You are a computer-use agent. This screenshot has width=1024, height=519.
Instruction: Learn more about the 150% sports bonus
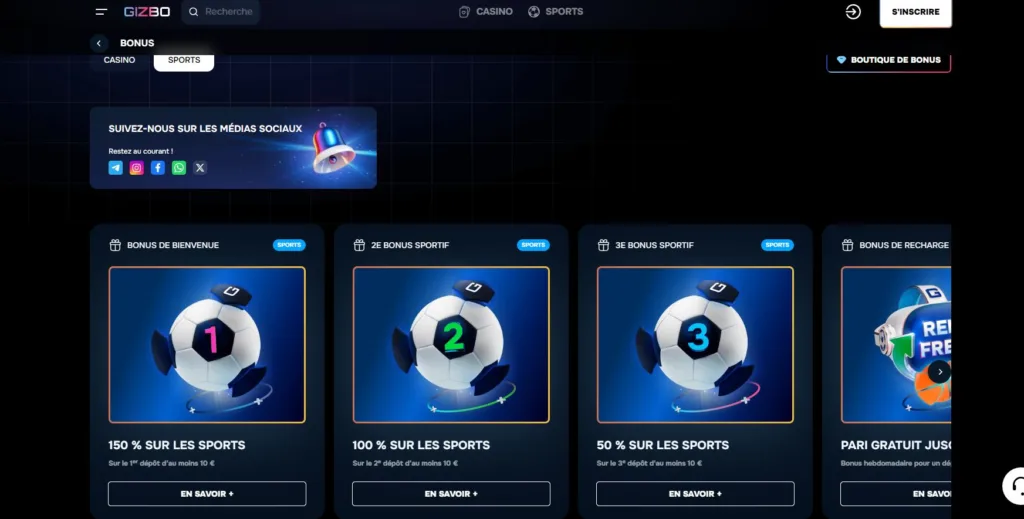207,494
